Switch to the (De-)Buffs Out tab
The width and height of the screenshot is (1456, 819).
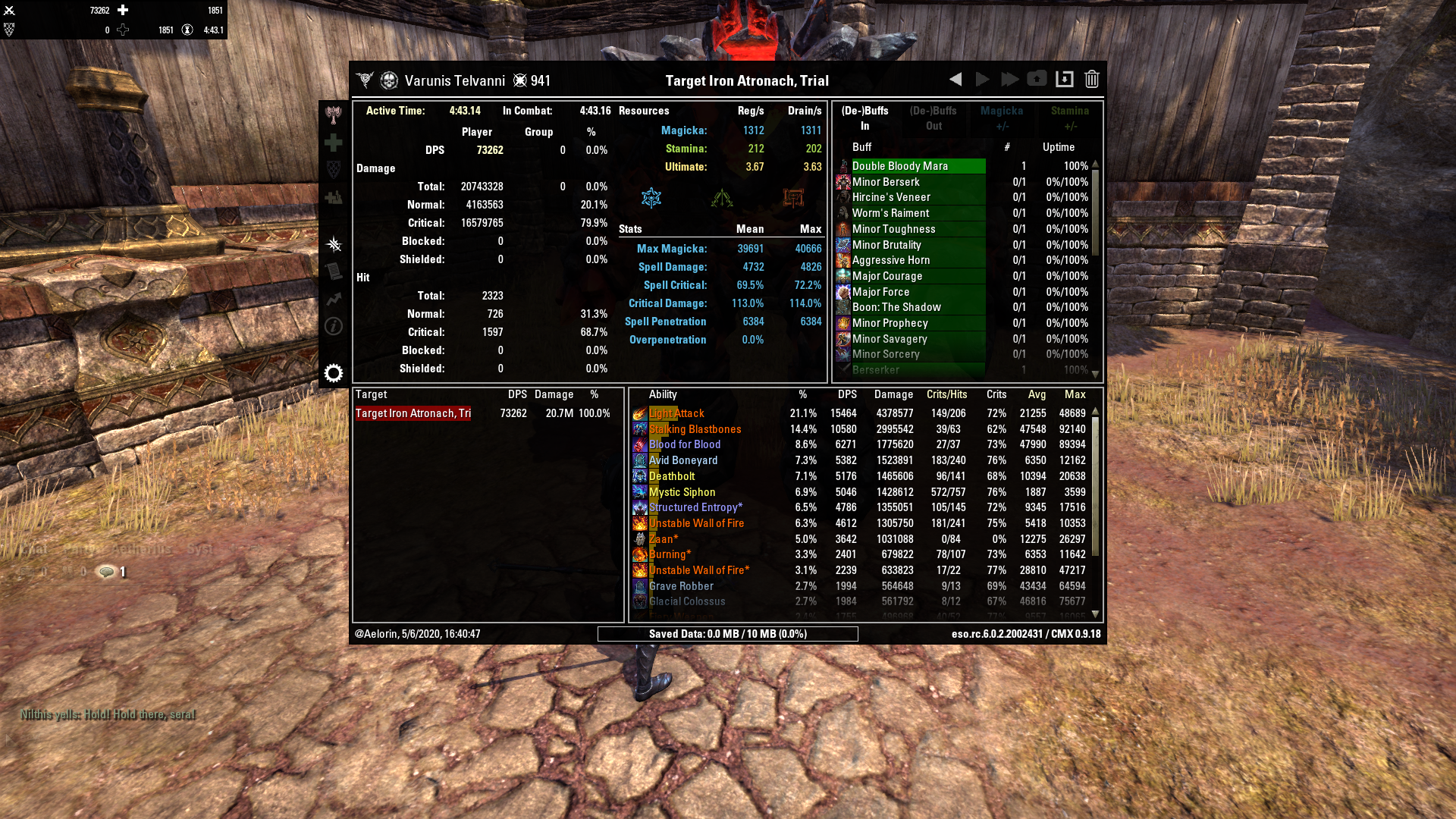tap(933, 118)
